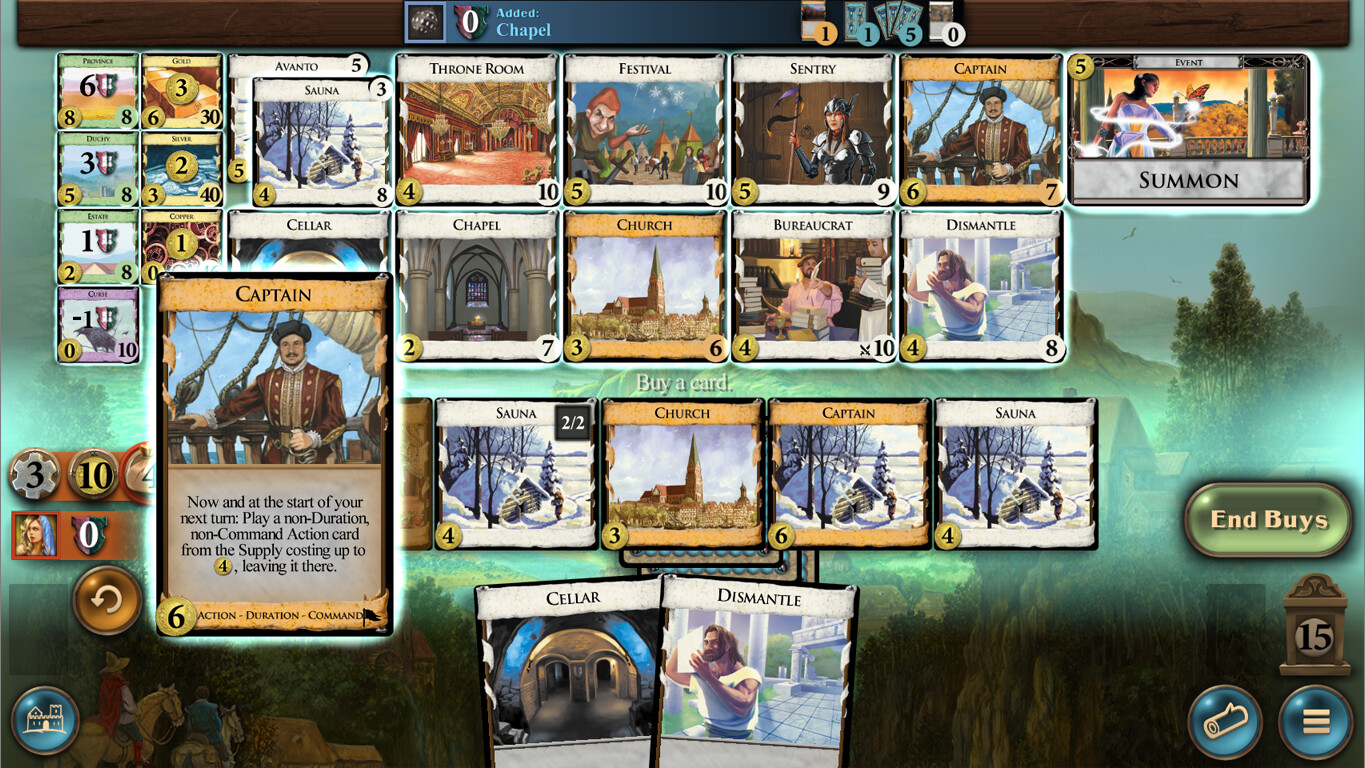Click the gold coin showing 10
Image resolution: width=1365 pixels, height=768 pixels.
pos(95,475)
